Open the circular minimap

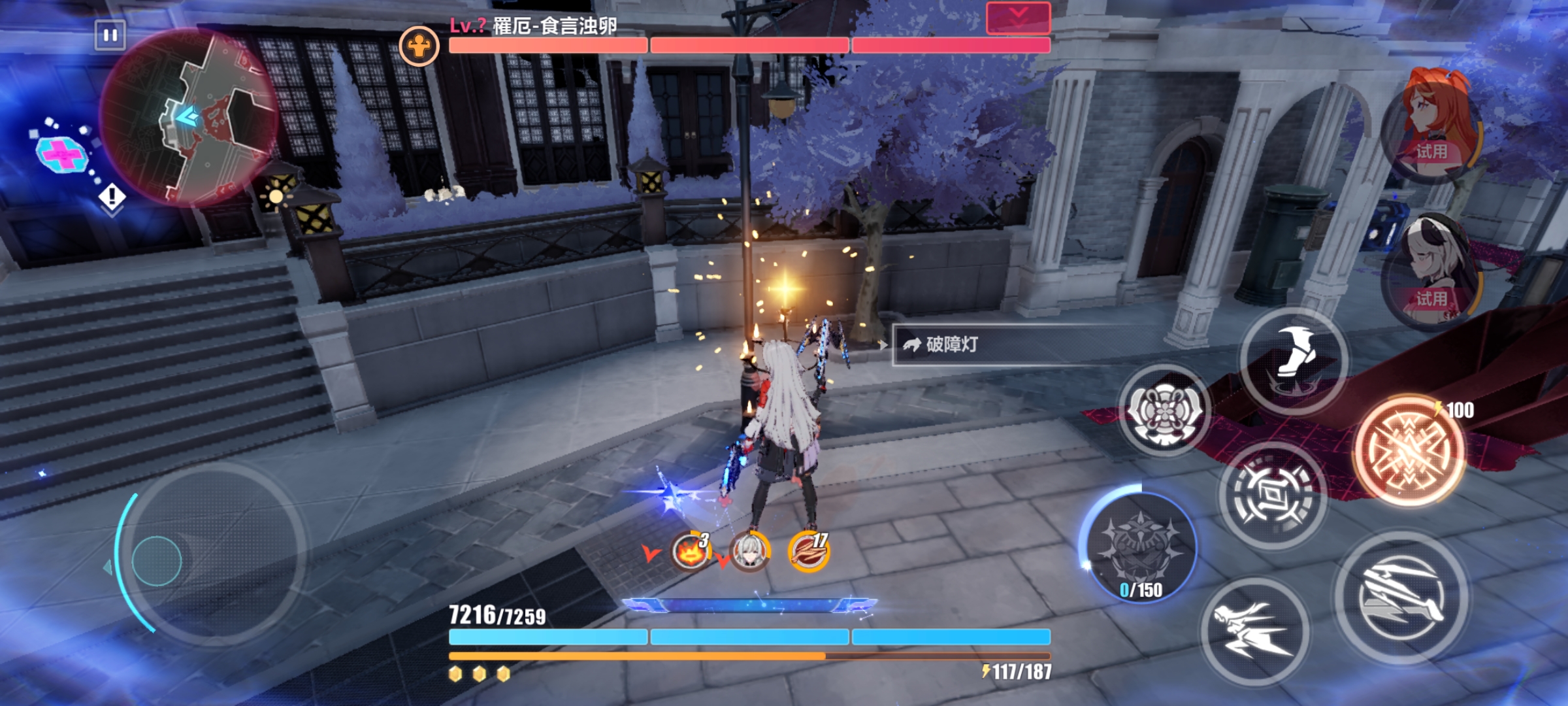coord(189,116)
